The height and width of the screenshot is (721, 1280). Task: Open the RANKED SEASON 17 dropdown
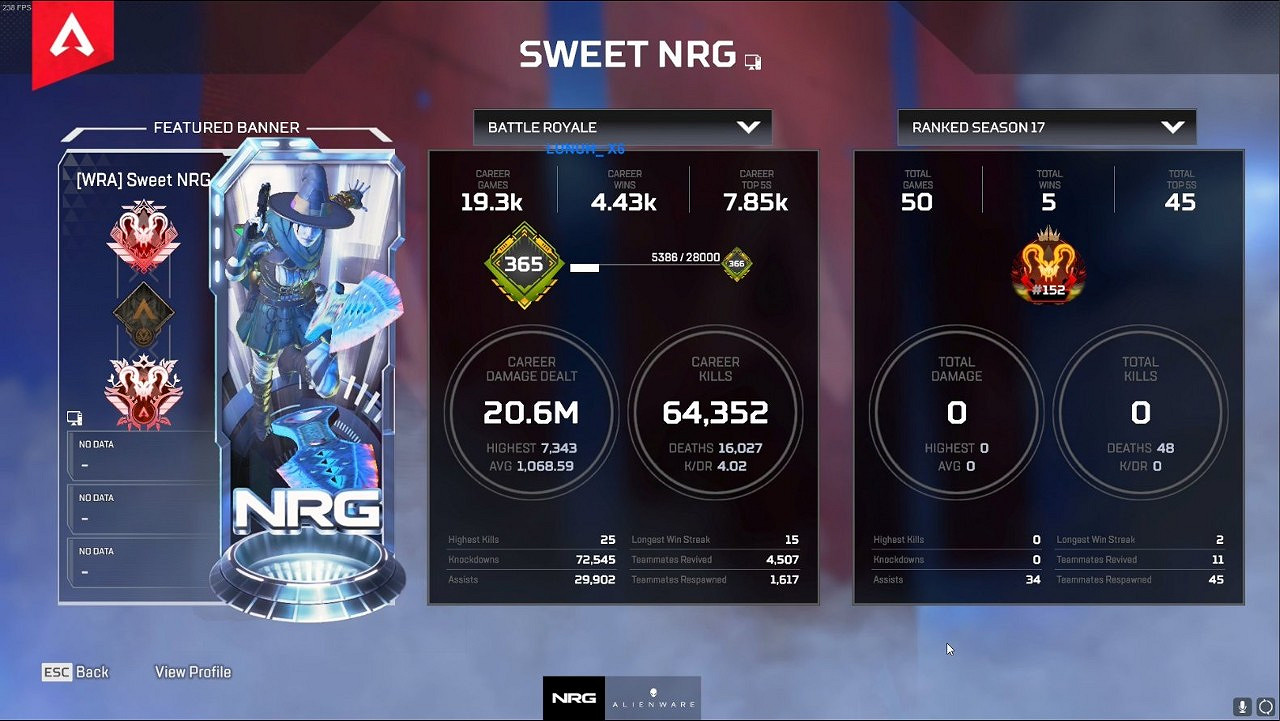[x=1046, y=127]
